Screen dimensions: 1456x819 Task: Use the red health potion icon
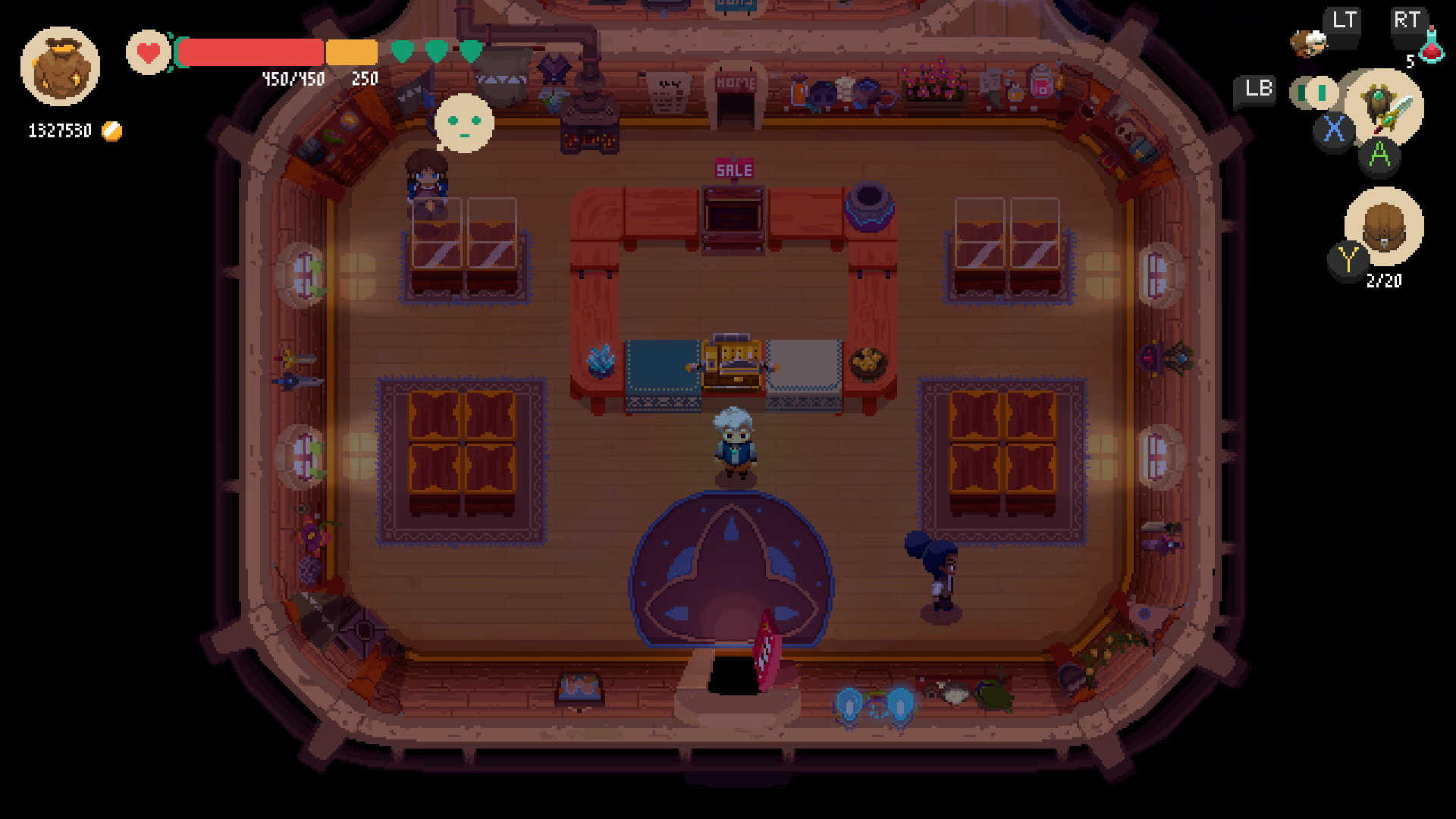1430,47
